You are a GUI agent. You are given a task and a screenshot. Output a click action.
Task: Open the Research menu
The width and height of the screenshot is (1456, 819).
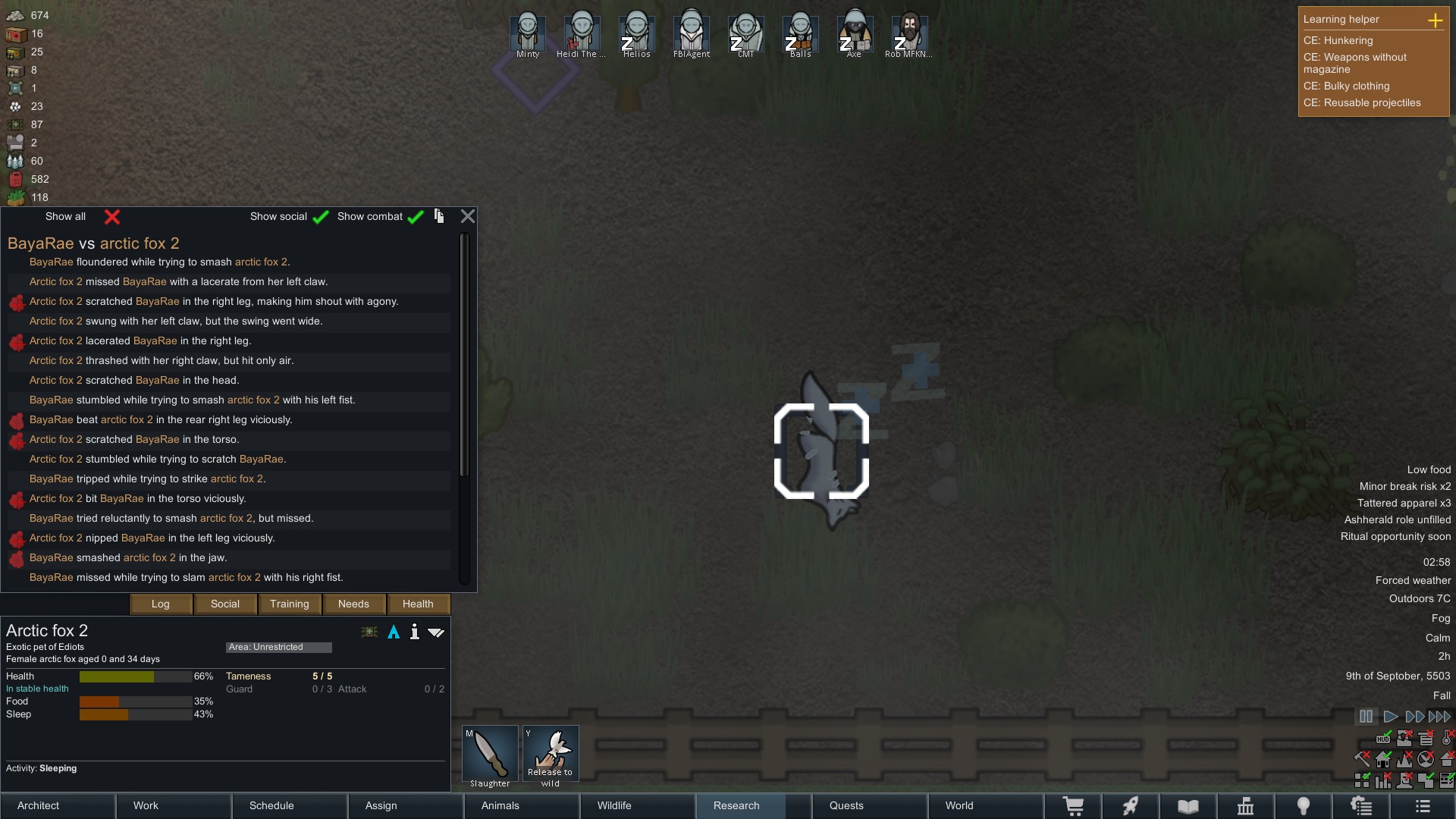pos(753,805)
